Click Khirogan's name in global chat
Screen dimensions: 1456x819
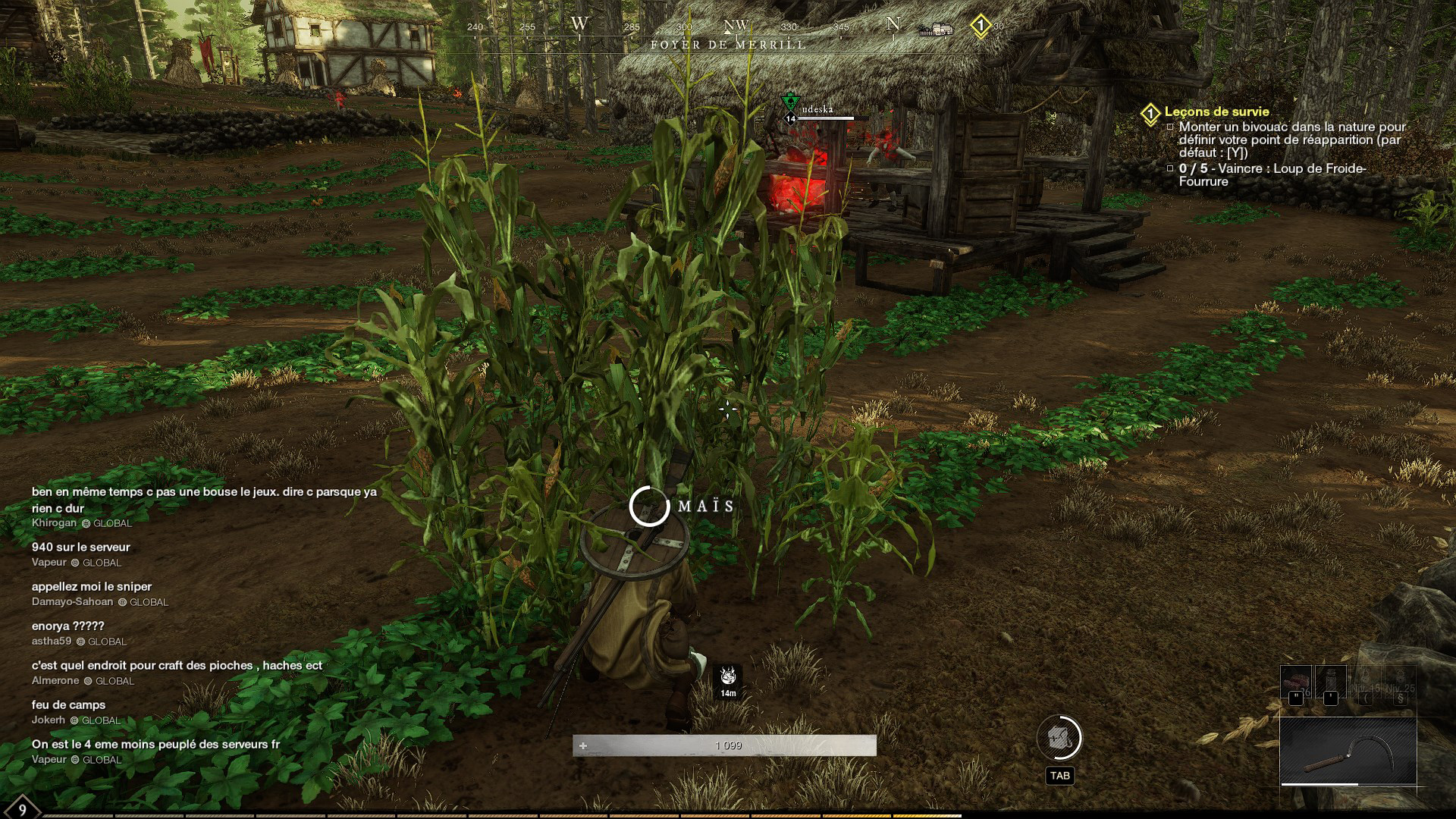click(54, 523)
